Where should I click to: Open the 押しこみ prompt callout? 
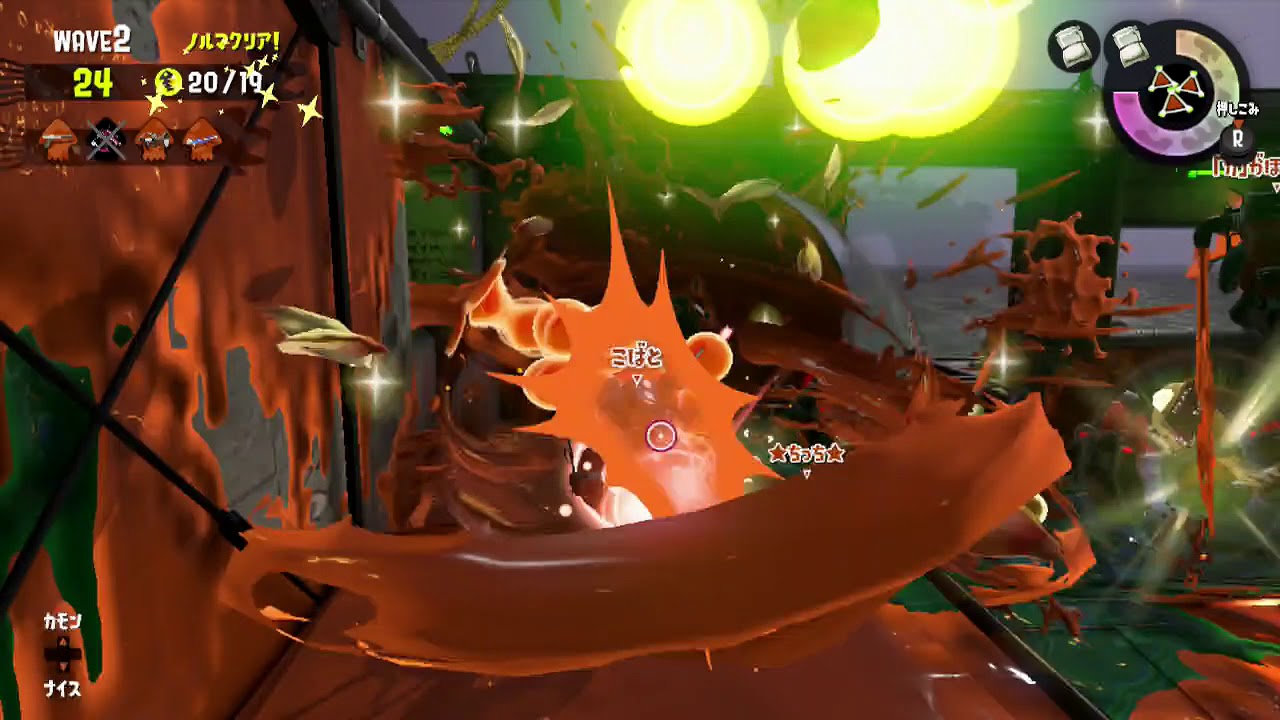(1240, 110)
